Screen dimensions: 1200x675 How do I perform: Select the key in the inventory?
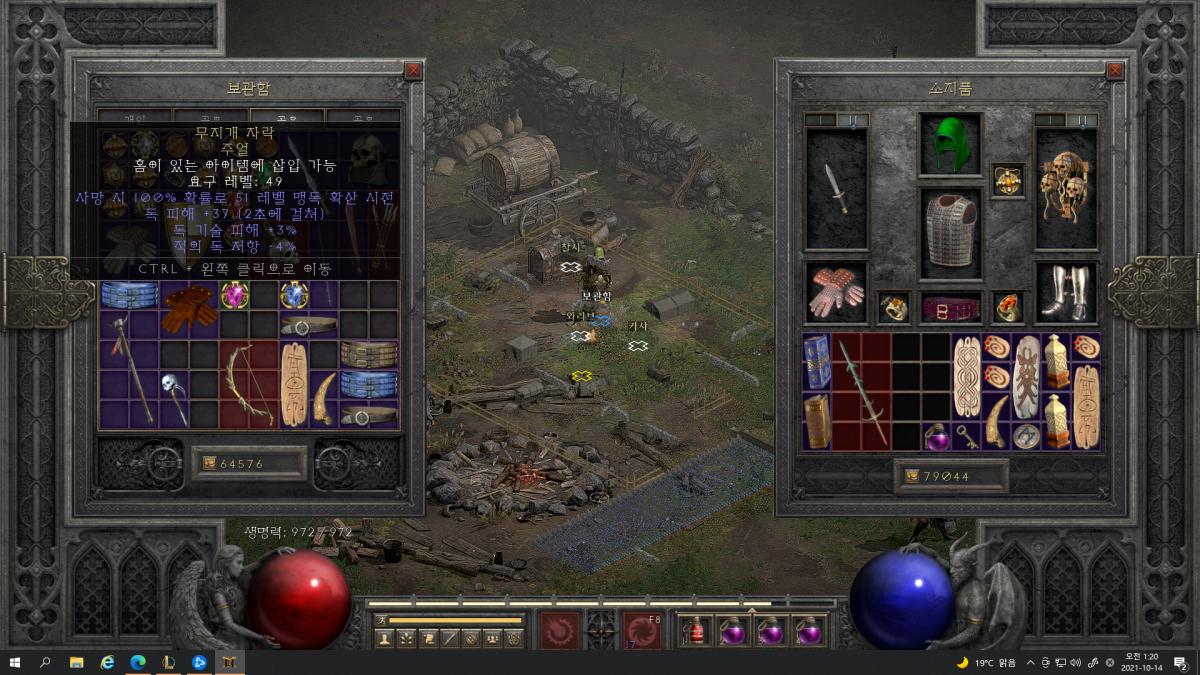968,436
